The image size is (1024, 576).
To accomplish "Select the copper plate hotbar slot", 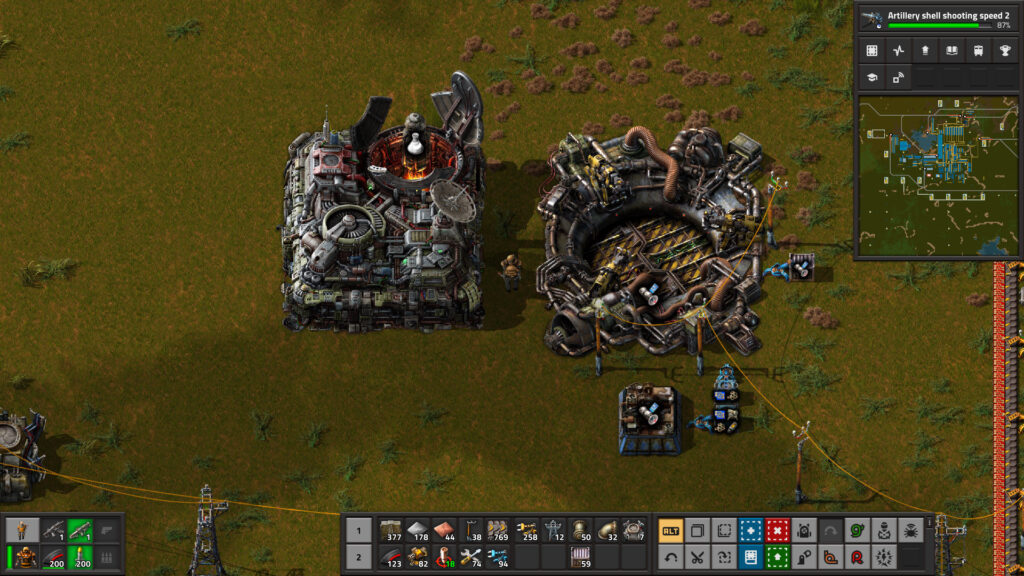I will 444,530.
